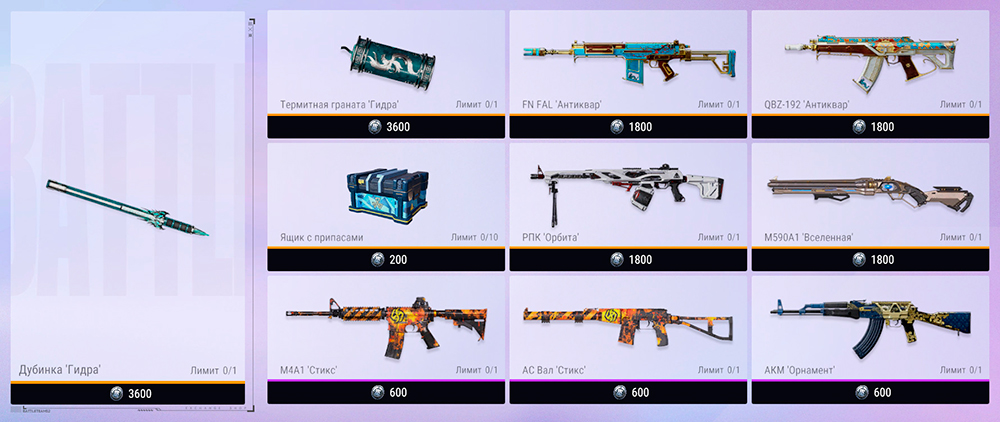Purchase M4A1 'Стикс' for 600
The height and width of the screenshot is (422, 1000).
tap(385, 392)
